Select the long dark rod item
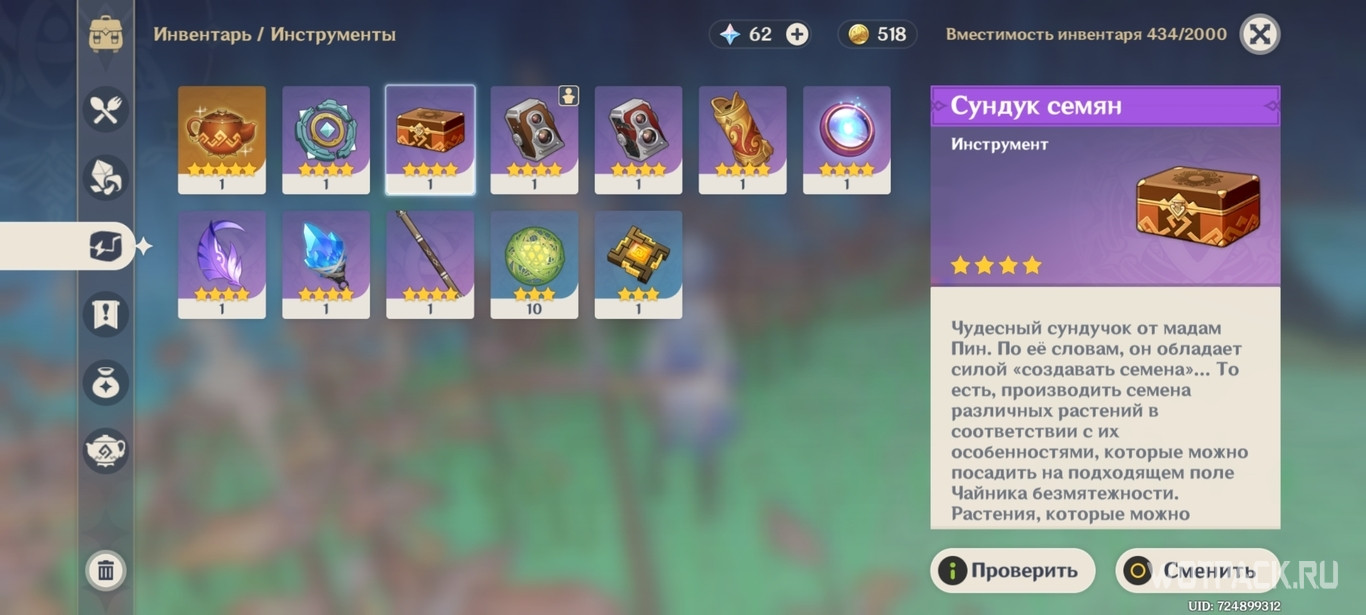The height and width of the screenshot is (615, 1366). tap(430, 264)
